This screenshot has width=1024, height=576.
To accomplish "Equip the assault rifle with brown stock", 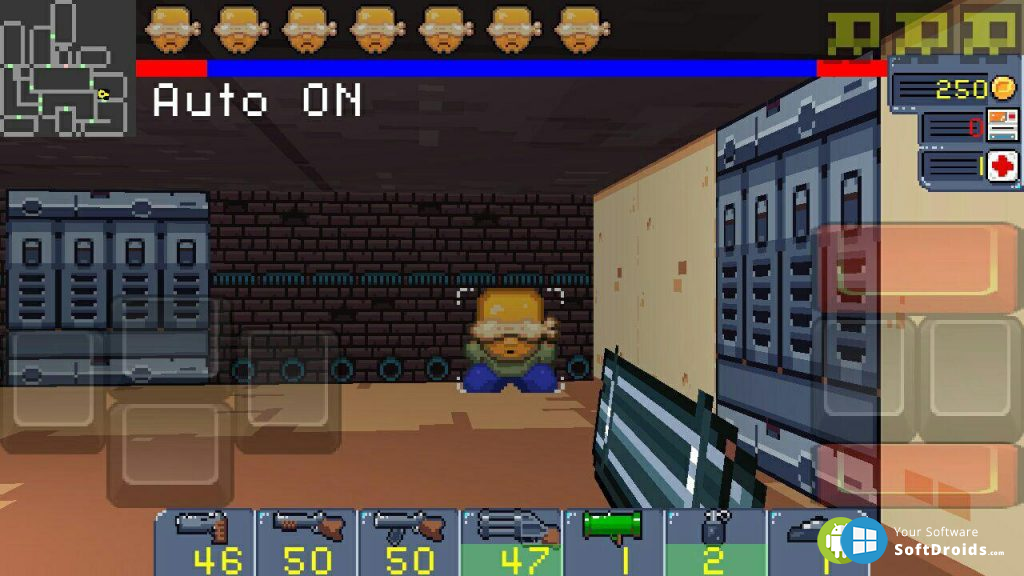I will [408, 542].
